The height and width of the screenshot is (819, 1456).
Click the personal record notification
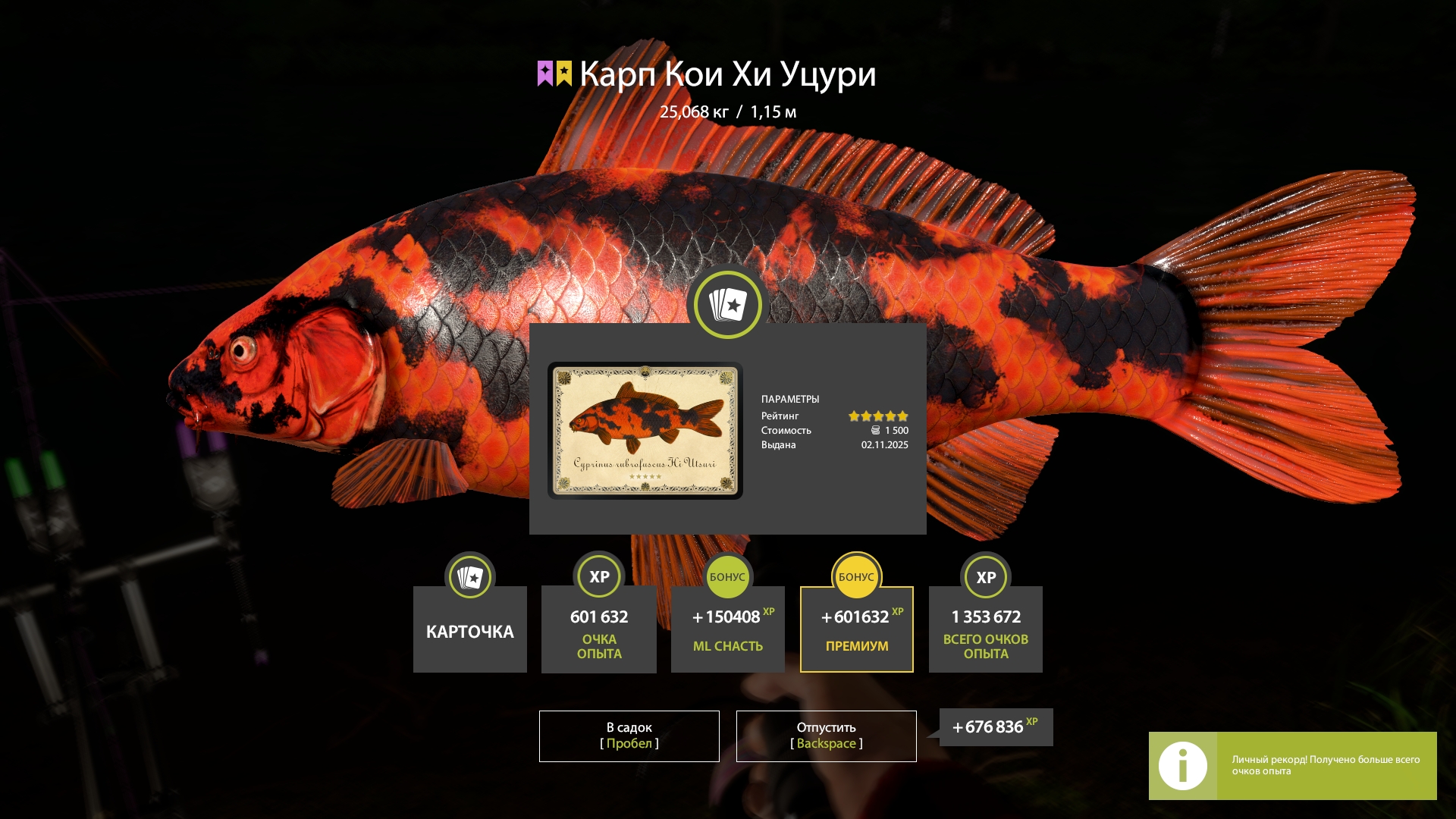(1292, 765)
